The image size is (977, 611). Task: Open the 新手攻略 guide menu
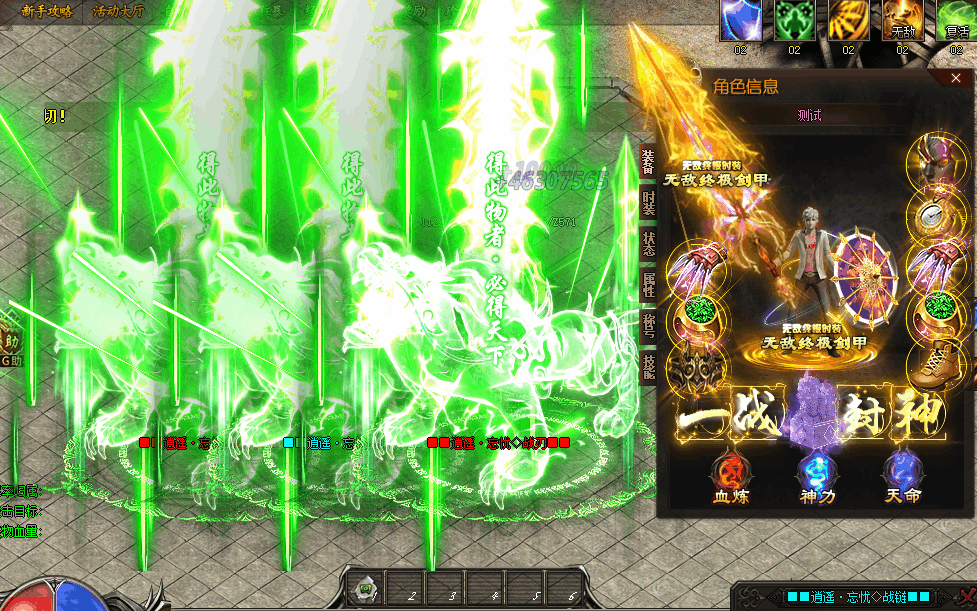(46, 11)
